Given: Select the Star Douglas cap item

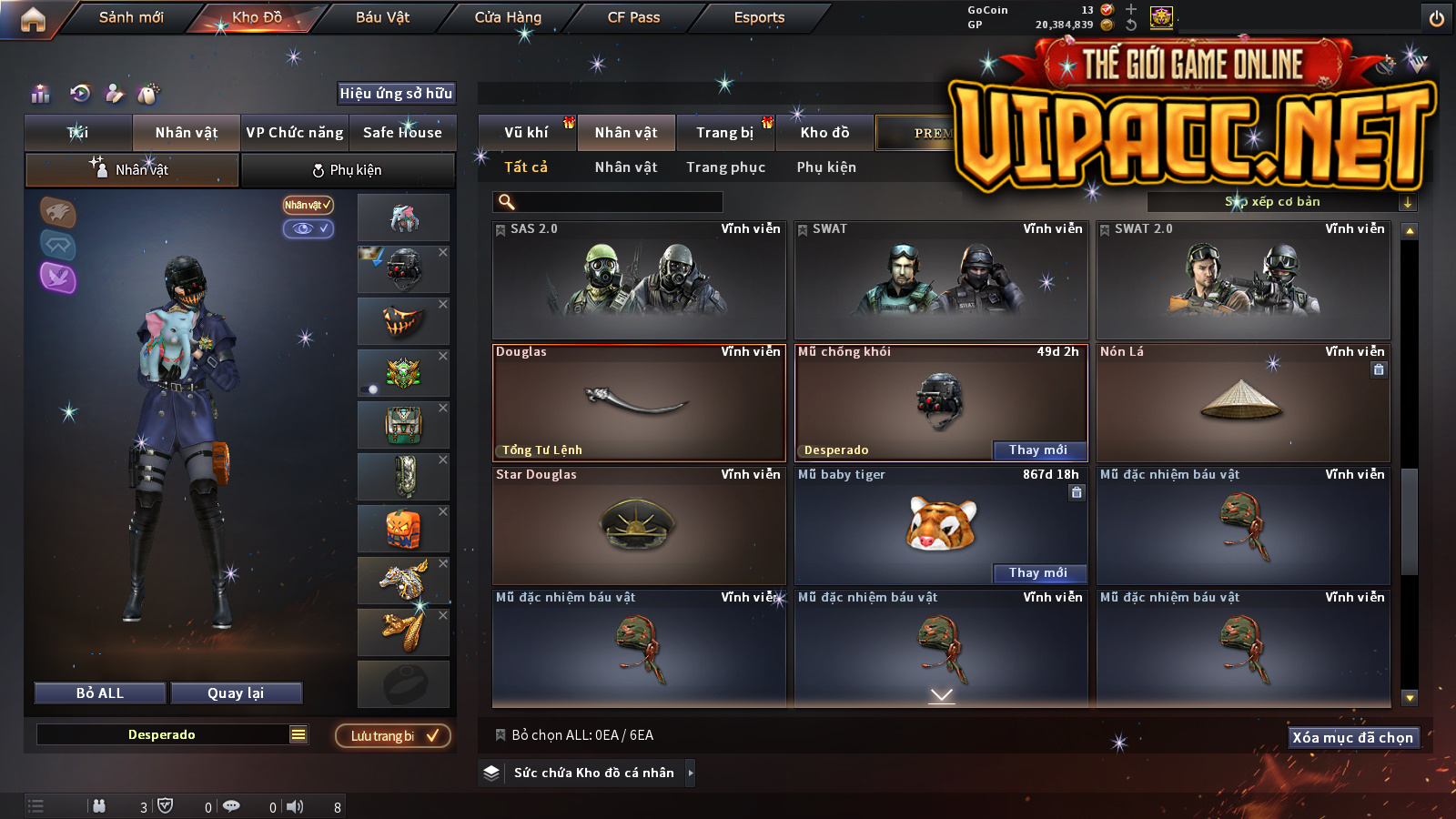Looking at the screenshot, I should 639,526.
